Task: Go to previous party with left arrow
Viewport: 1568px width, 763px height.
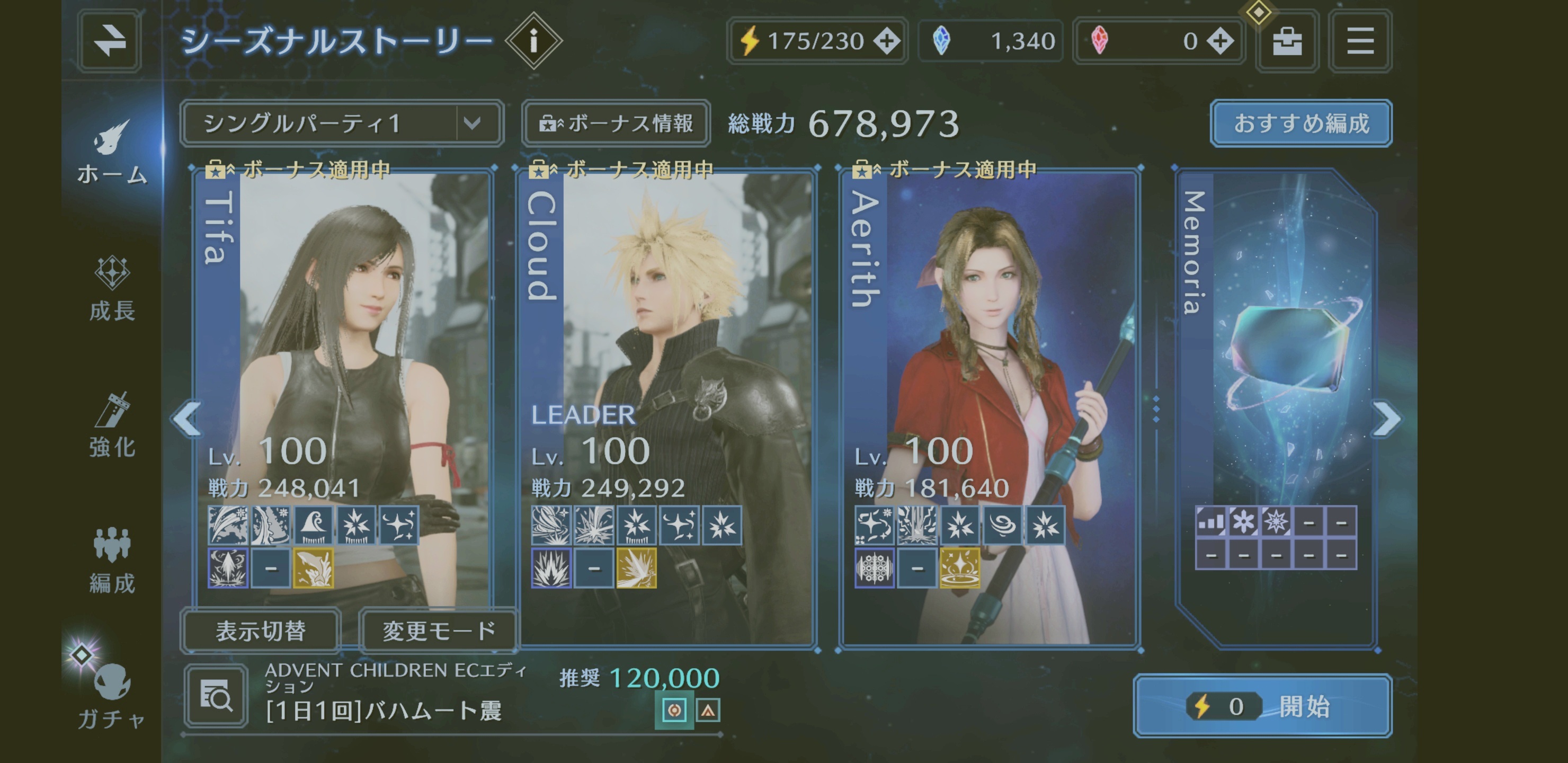Action: 188,419
